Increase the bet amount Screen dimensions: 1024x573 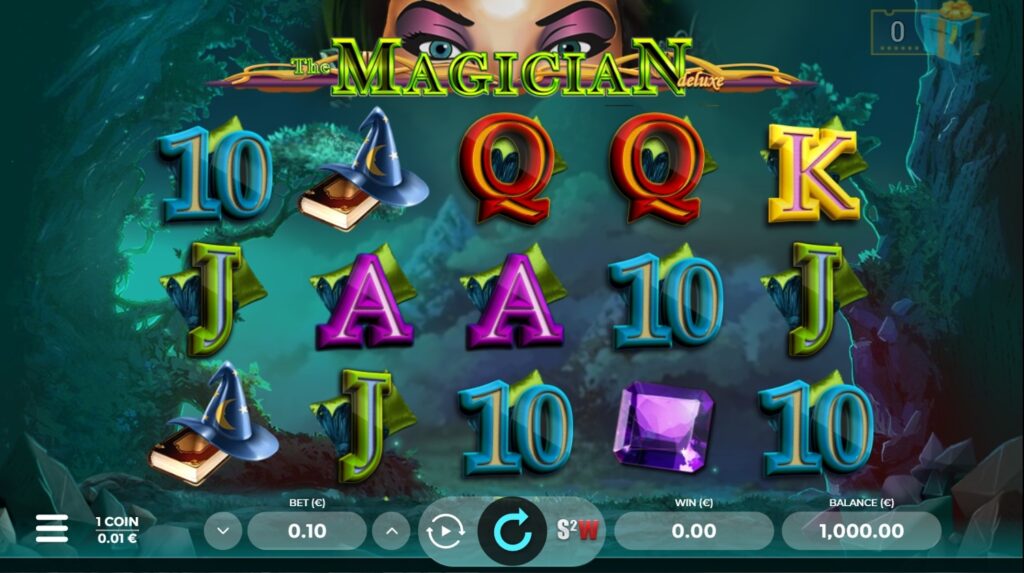(391, 531)
